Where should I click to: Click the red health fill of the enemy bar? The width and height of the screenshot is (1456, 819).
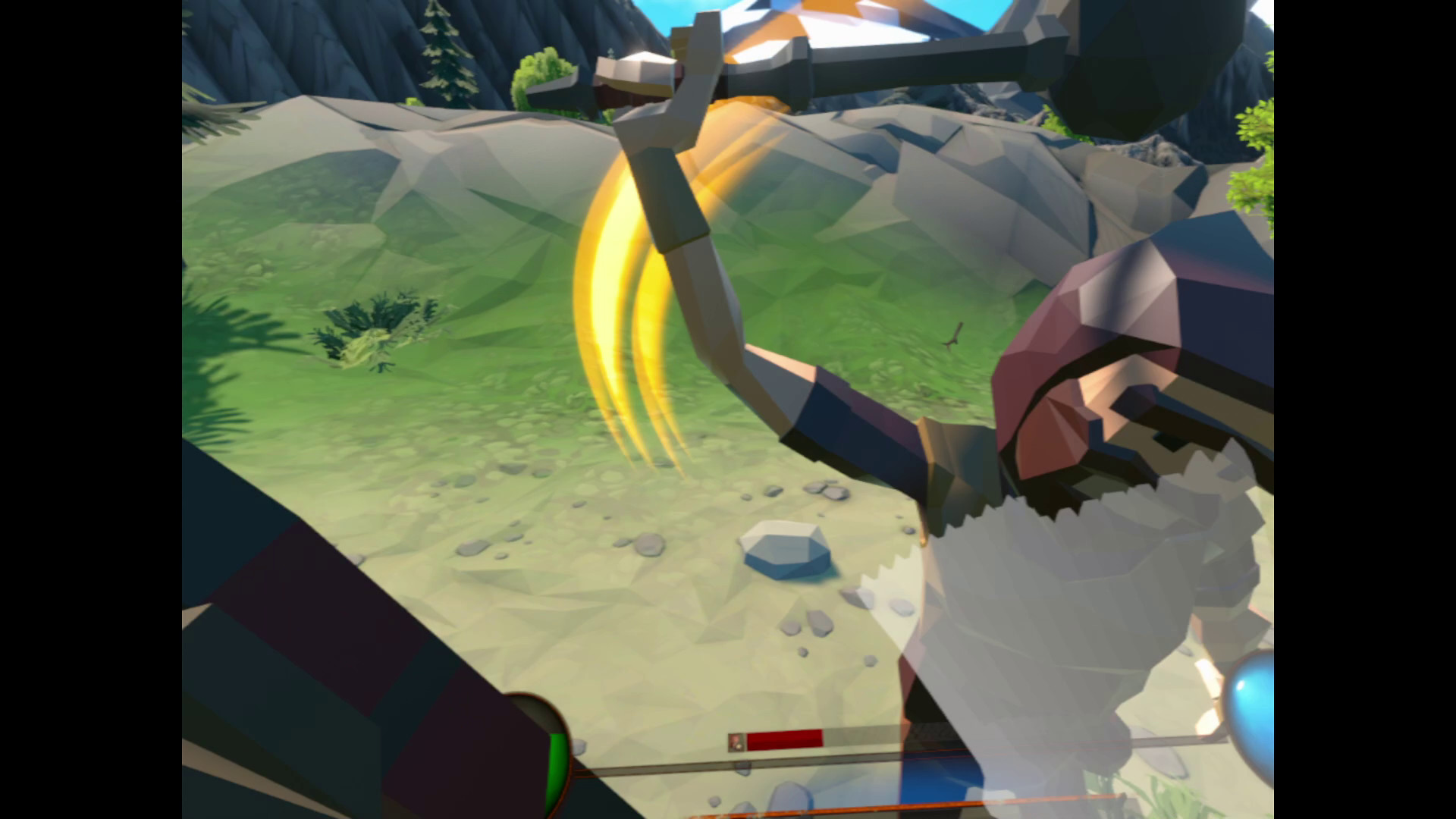[785, 738]
